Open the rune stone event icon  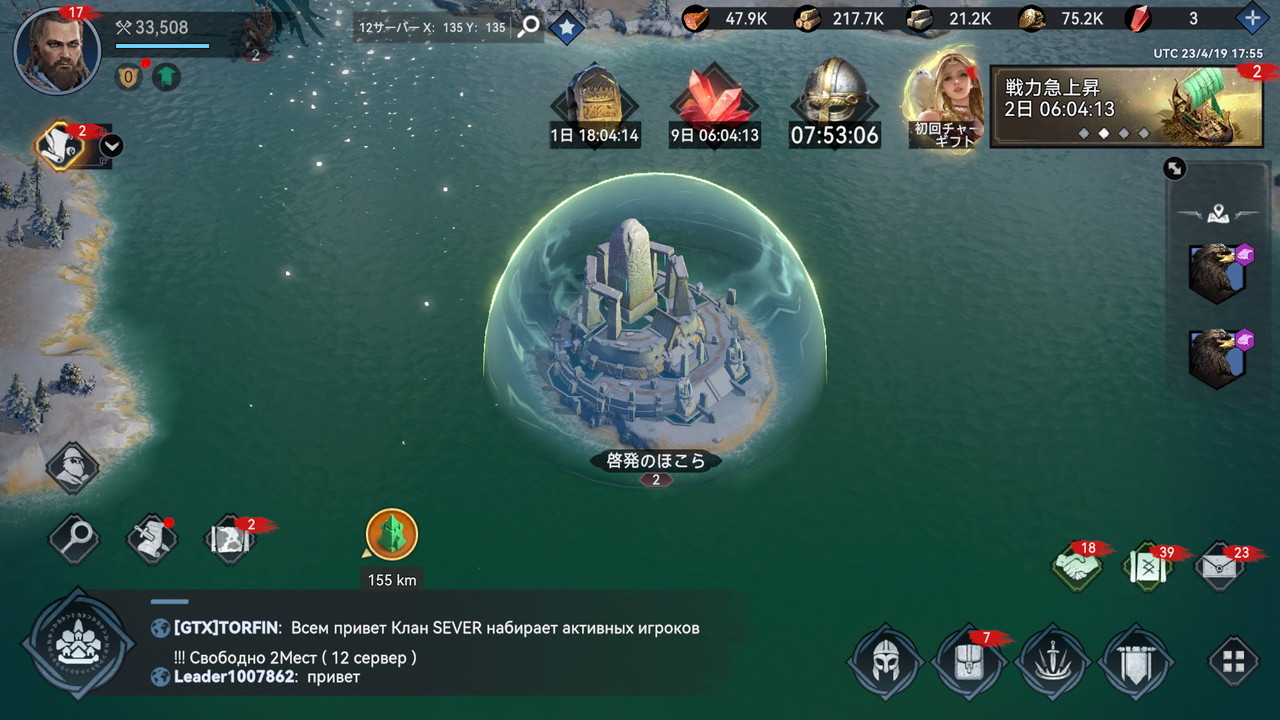pyautogui.click(x=595, y=104)
